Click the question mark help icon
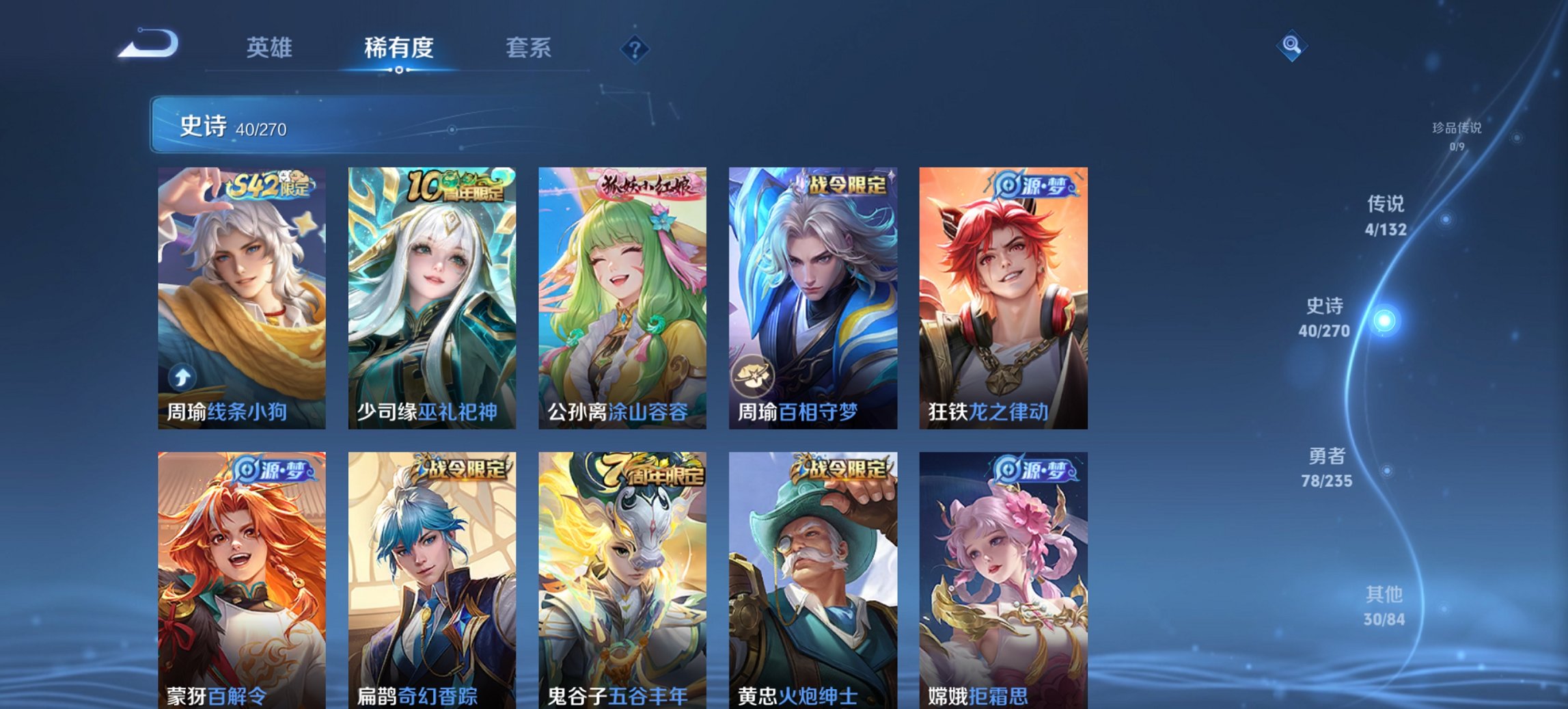The image size is (1568, 709). (635, 48)
